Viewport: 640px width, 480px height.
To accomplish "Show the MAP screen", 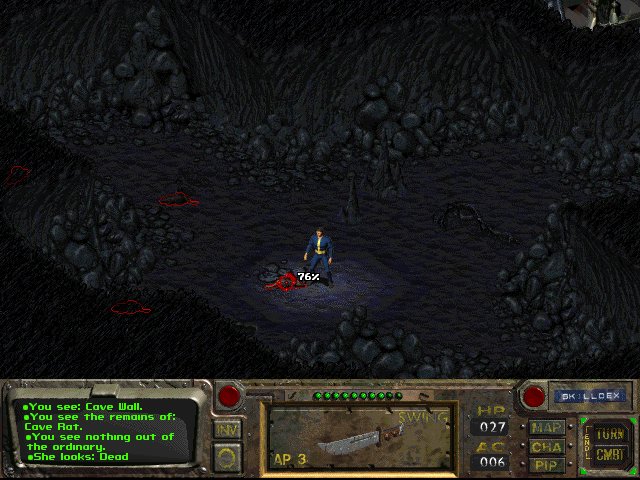I will [x=547, y=427].
